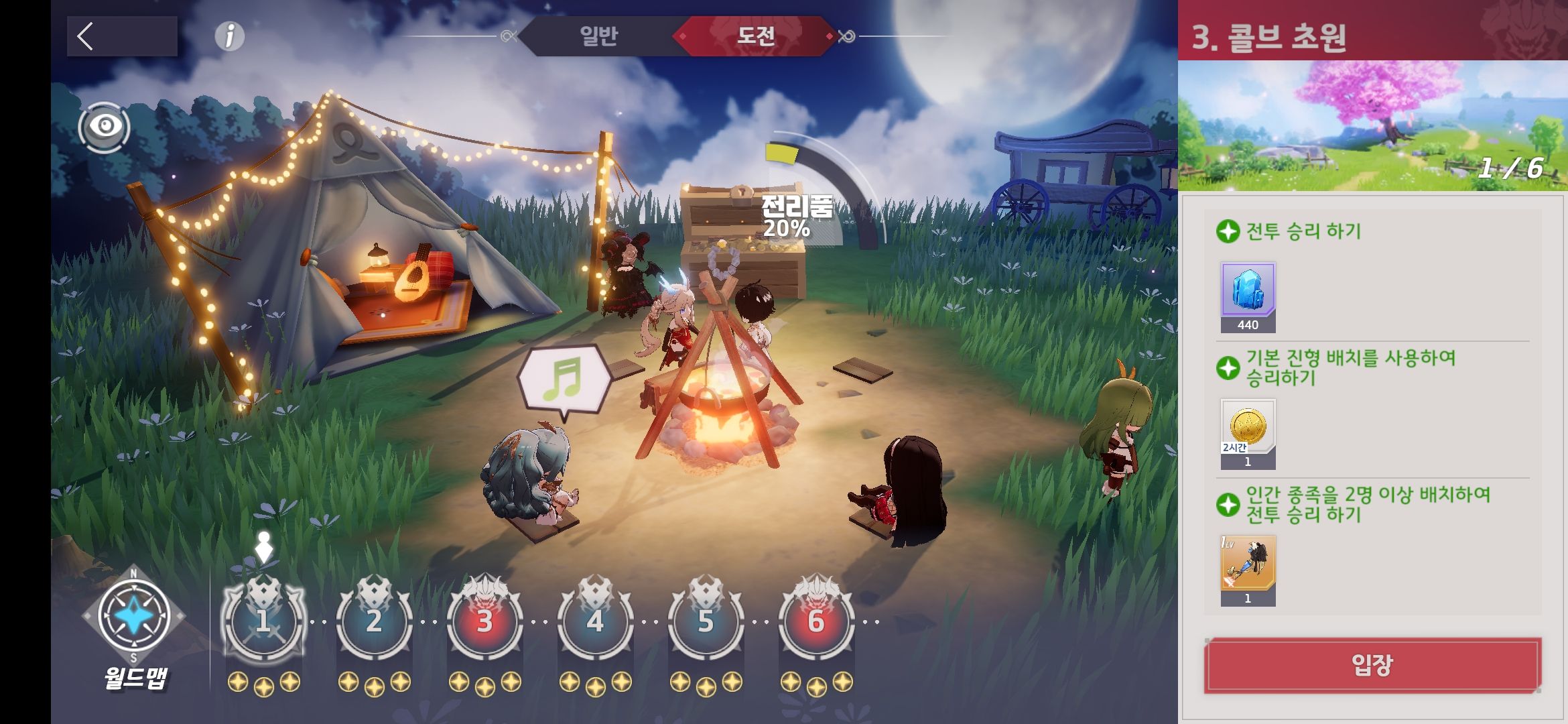Image resolution: width=1568 pixels, height=724 pixels.
Task: Open the 콜브 초원 stage thumbnail
Action: [x=1372, y=125]
